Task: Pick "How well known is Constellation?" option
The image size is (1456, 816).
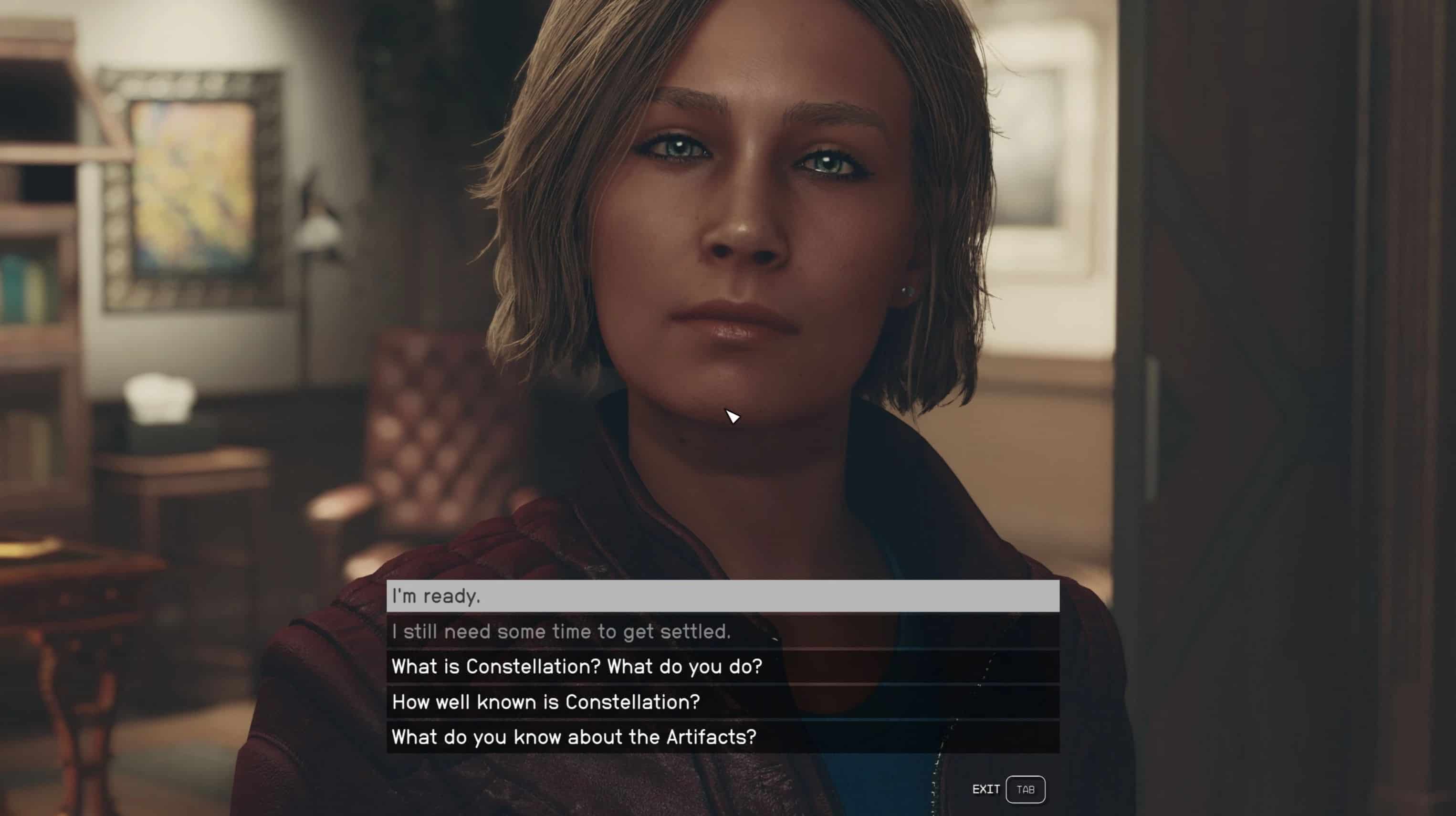Action: (x=723, y=702)
